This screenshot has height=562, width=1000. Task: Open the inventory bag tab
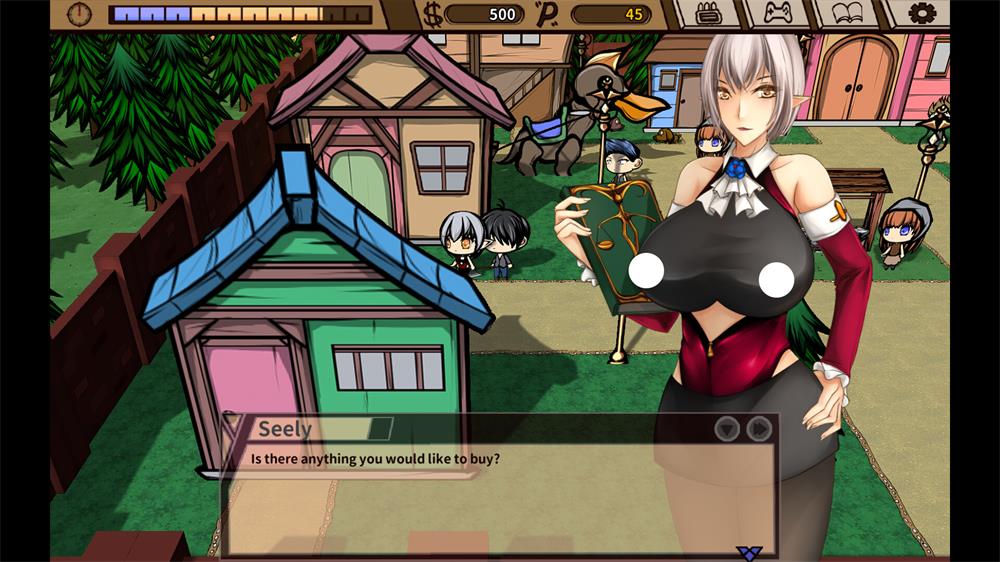pos(708,14)
